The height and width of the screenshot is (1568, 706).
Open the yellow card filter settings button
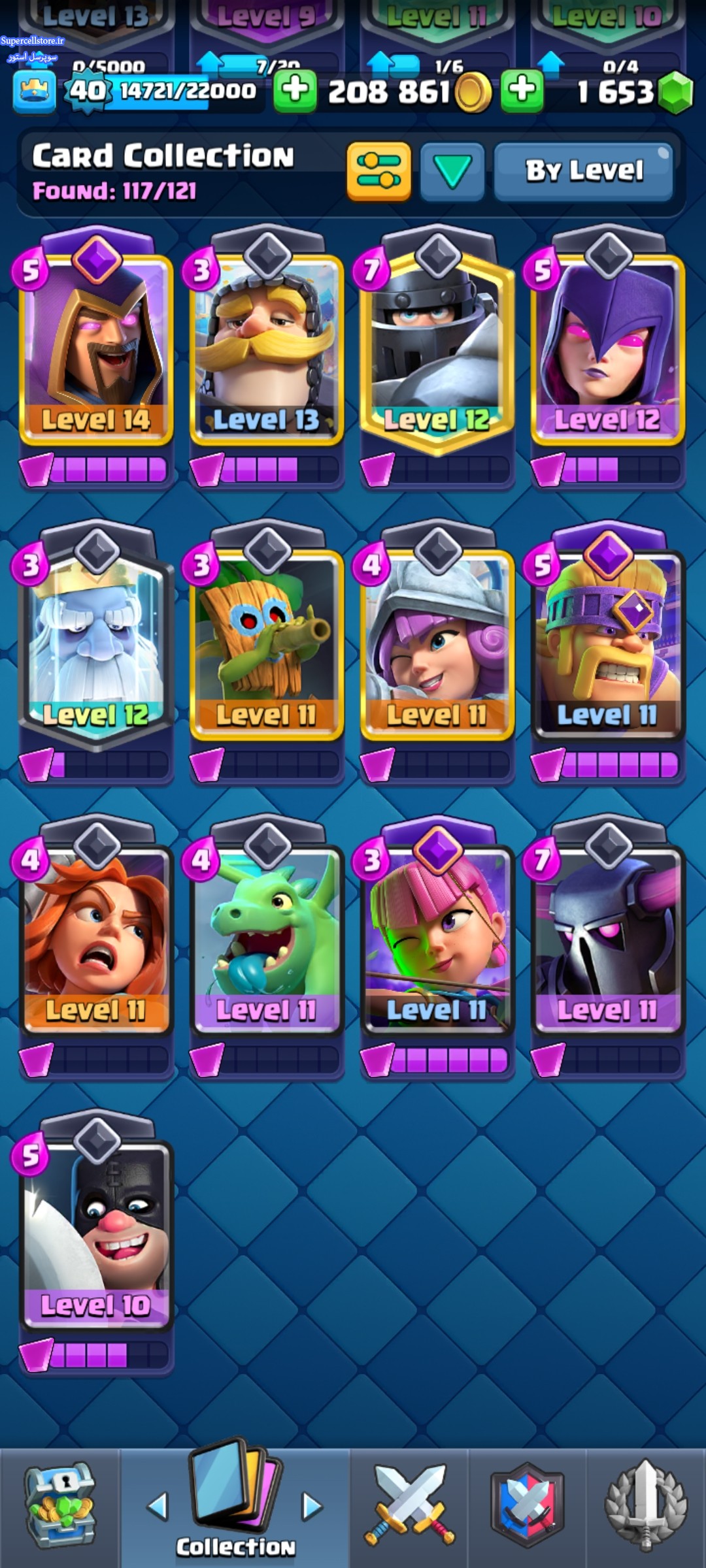[x=378, y=171]
